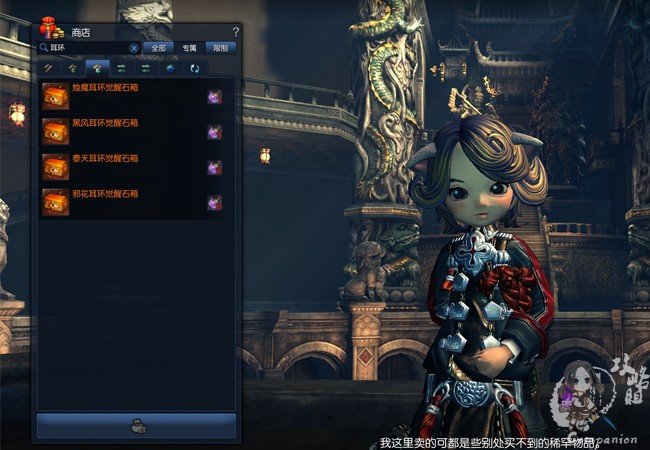Click the bag button at shop bottom
The image size is (650, 450).
point(136,426)
